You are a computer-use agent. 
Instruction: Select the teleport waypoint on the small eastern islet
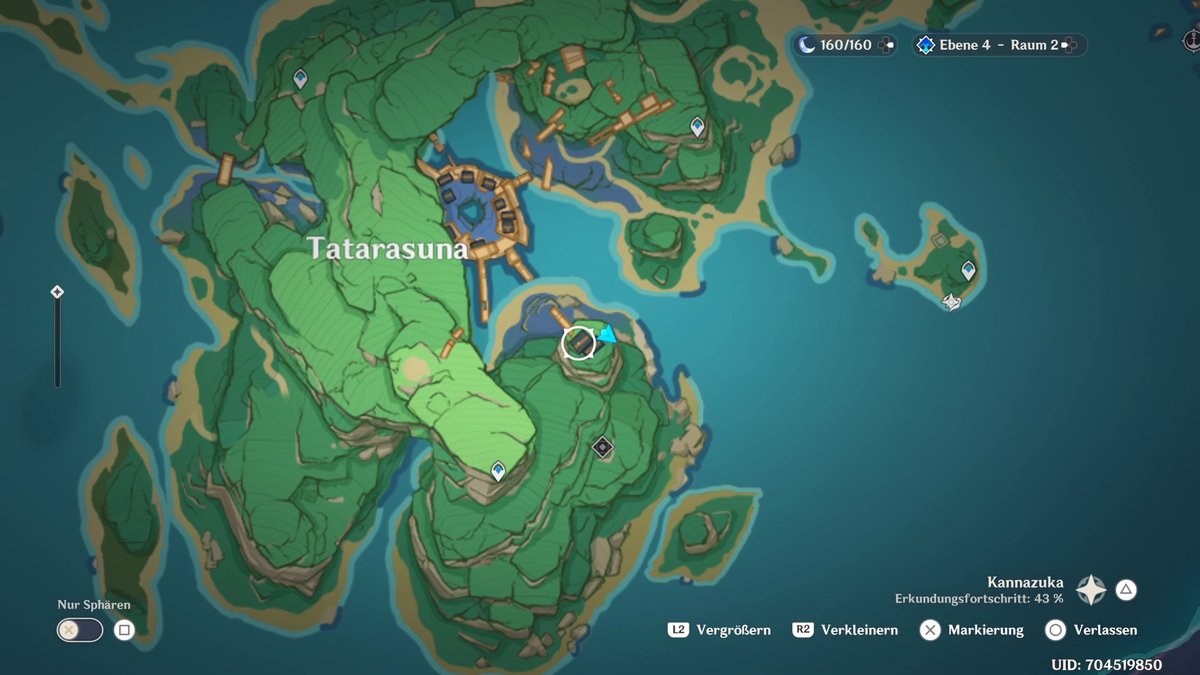[x=968, y=270]
